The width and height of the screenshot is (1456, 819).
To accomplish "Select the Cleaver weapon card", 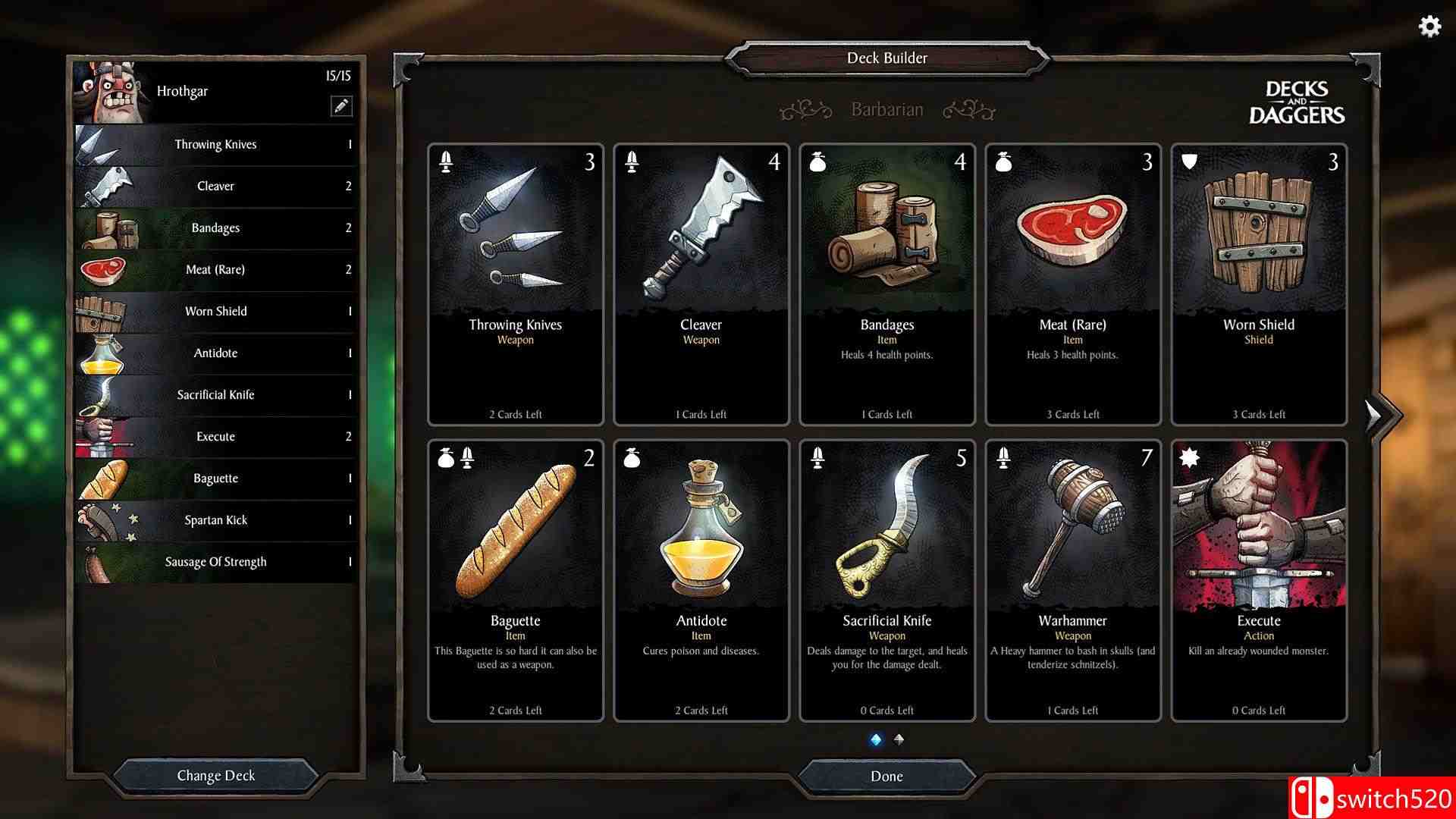I will click(x=701, y=284).
